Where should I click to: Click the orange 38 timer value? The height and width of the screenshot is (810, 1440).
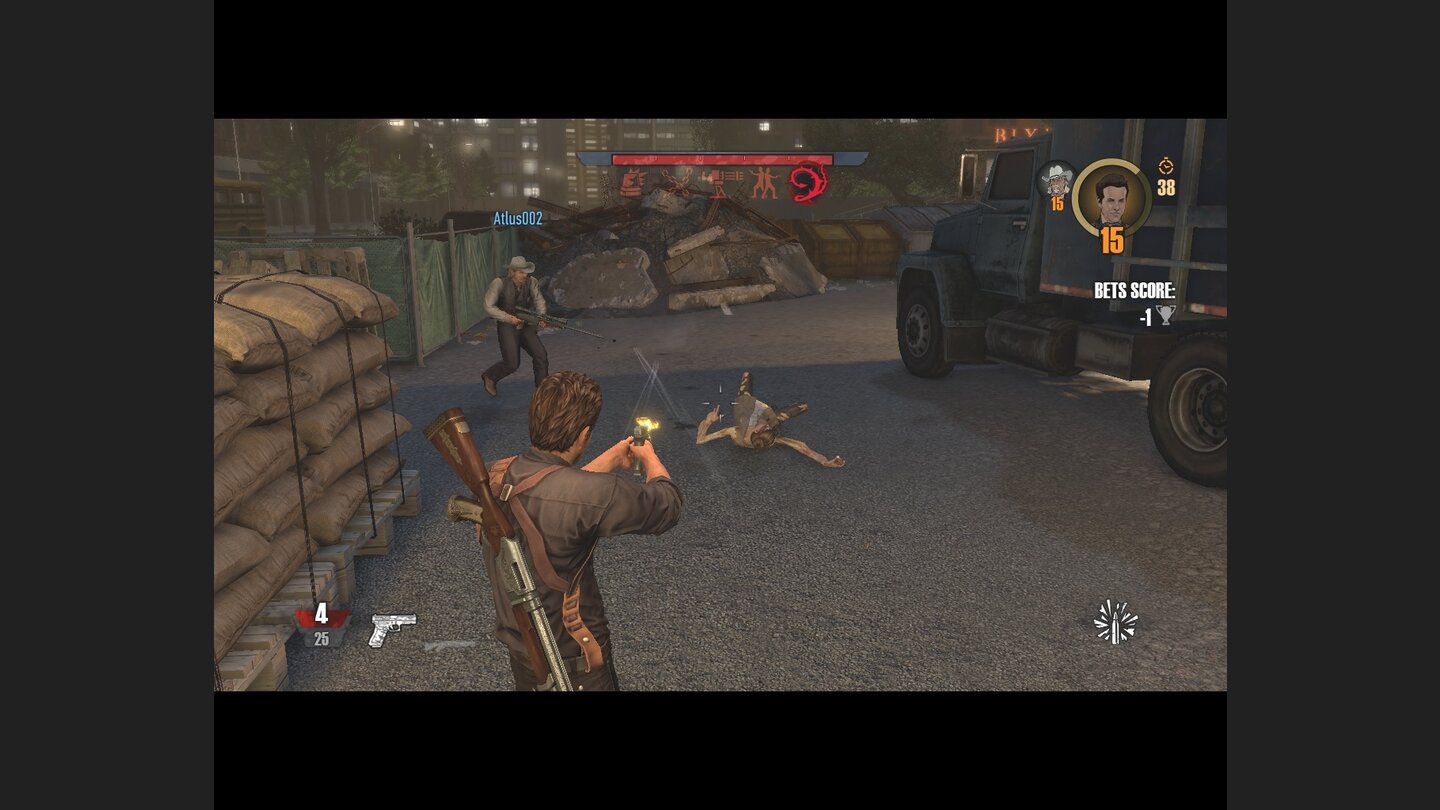(1166, 187)
